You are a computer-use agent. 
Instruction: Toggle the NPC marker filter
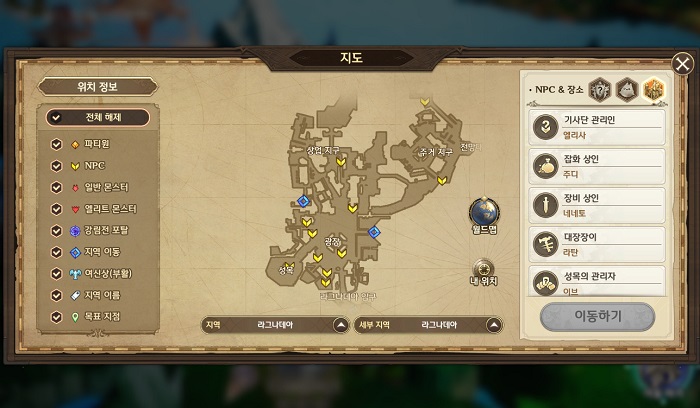57,166
